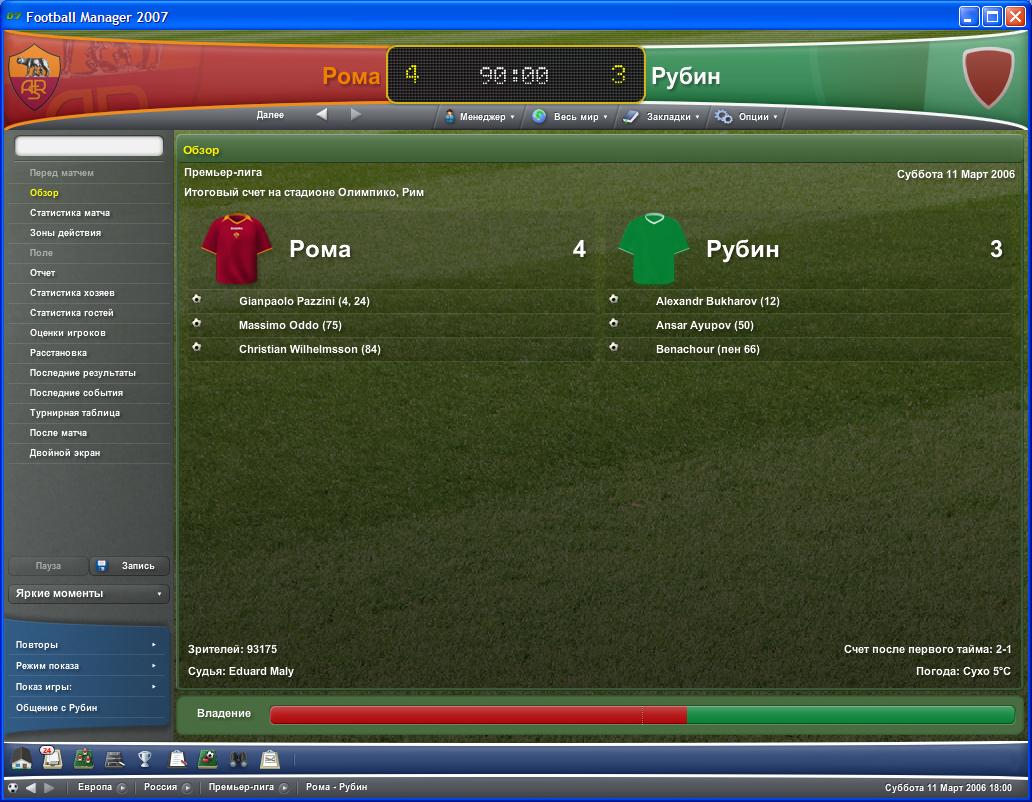Open the Отчет match report
Viewport: 1032px width, 802px height.
43,273
